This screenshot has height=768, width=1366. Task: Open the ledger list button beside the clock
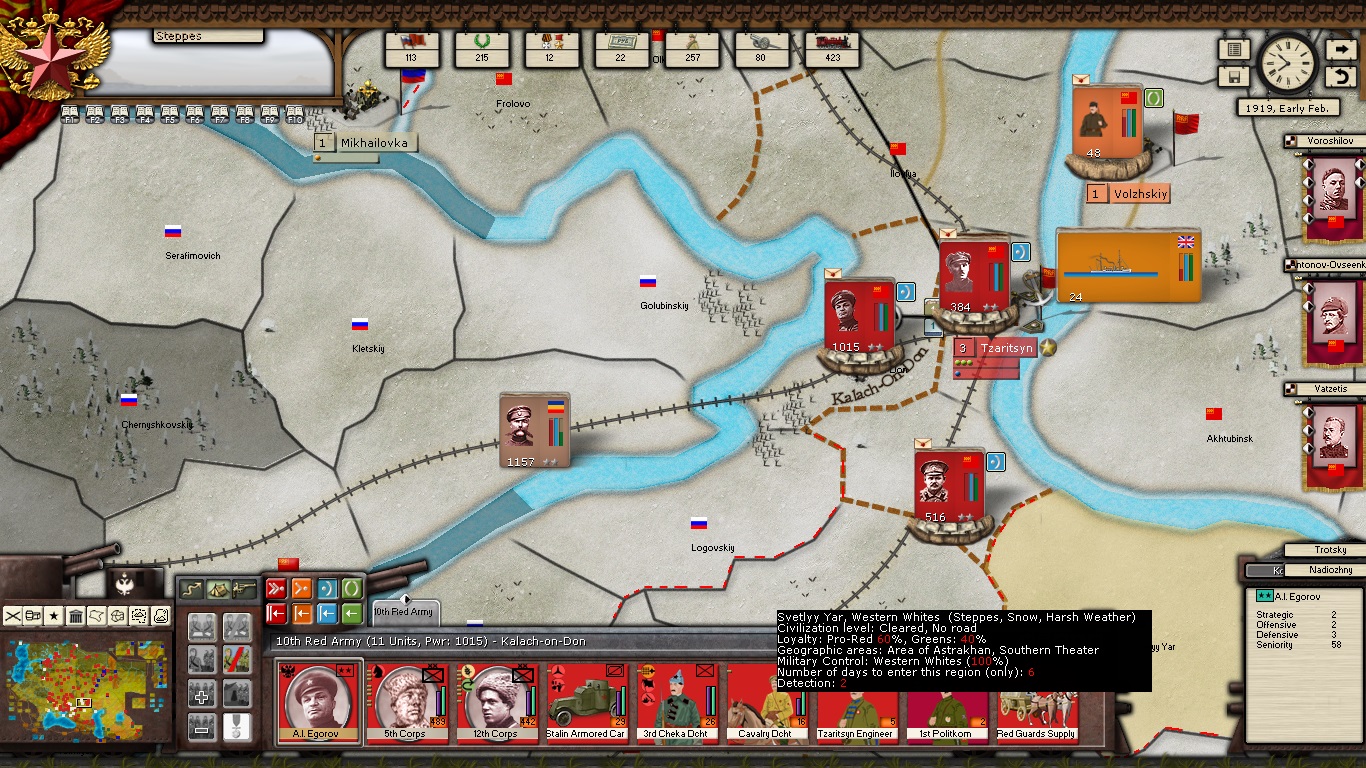coord(1234,49)
